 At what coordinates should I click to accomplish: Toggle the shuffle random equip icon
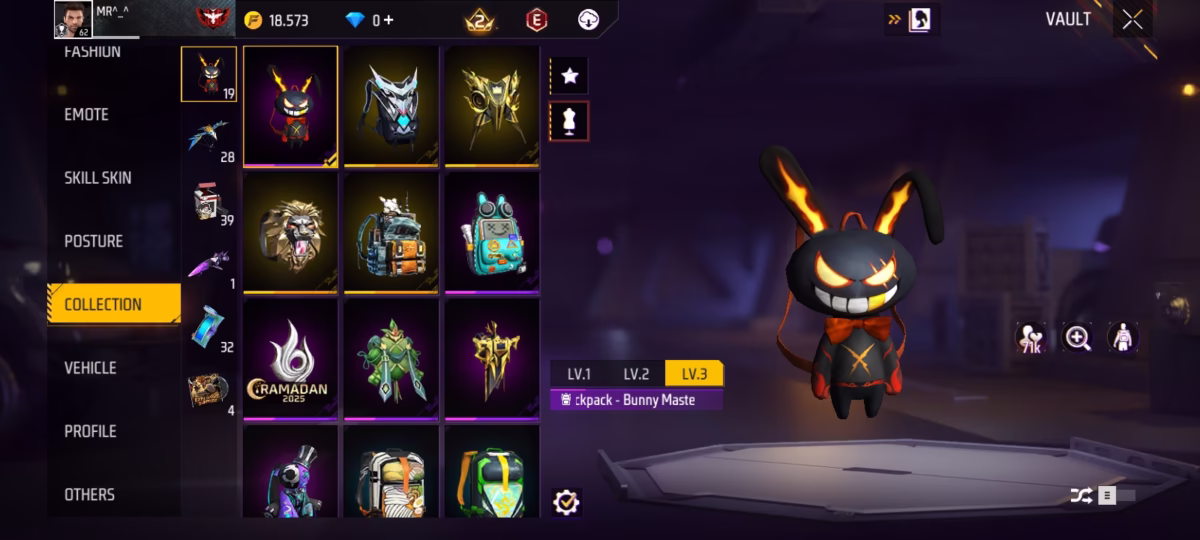pos(1081,495)
